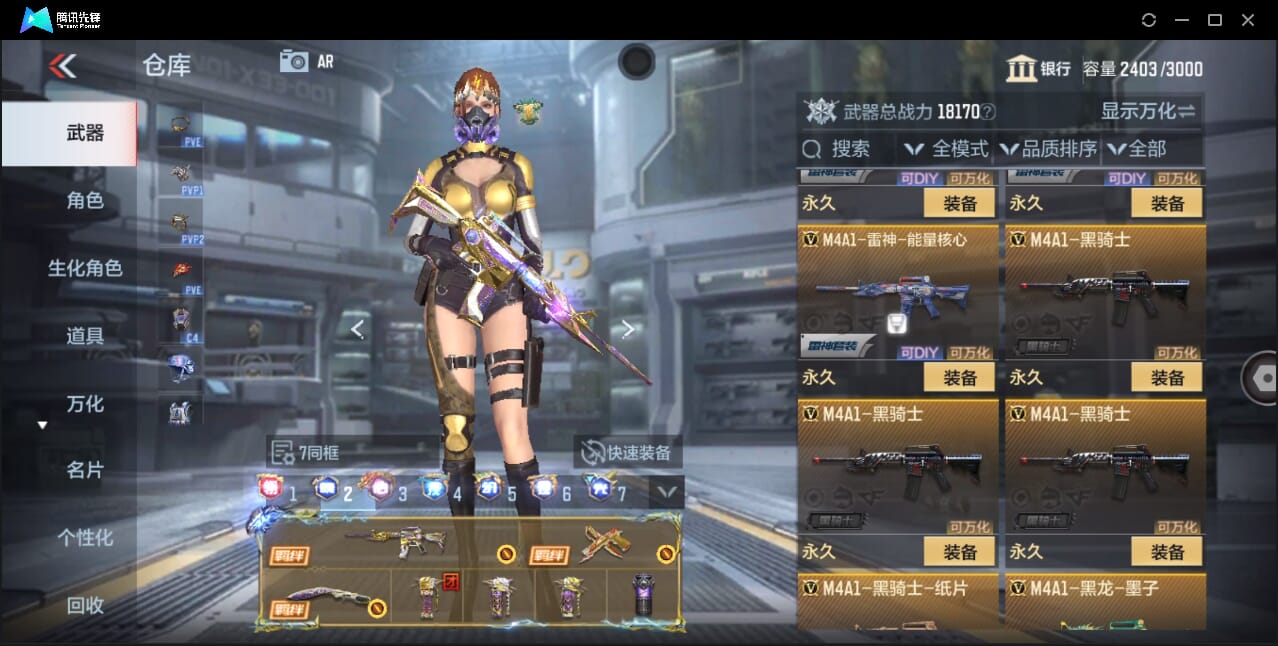This screenshot has width=1278, height=646.
Task: Maximize the emulator window
Action: [1215, 20]
